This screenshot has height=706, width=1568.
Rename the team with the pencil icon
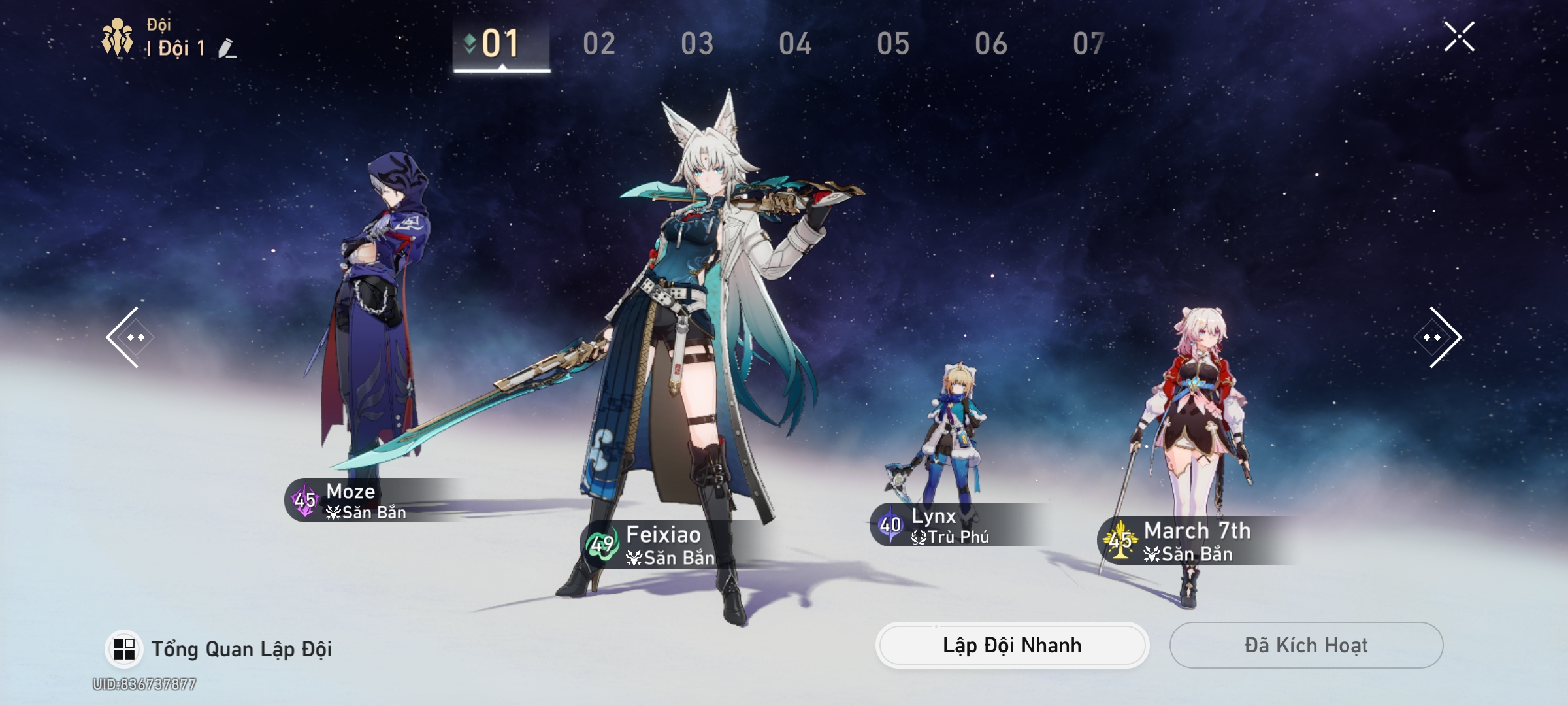click(x=227, y=48)
